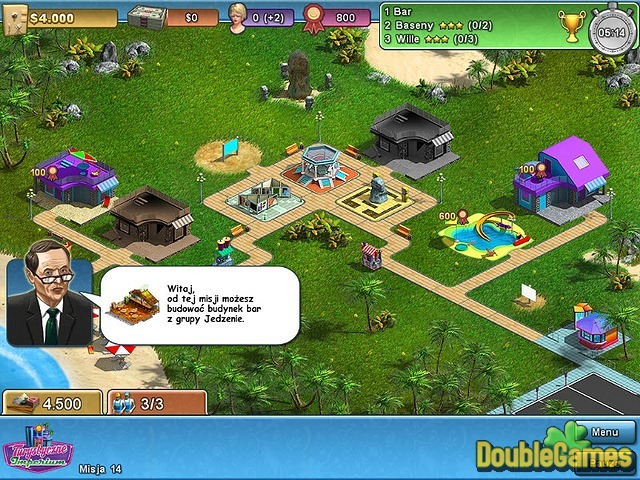Image resolution: width=640 pixels, height=480 pixels.
Task: Open the workers panel showing 3/3
Action: (157, 402)
